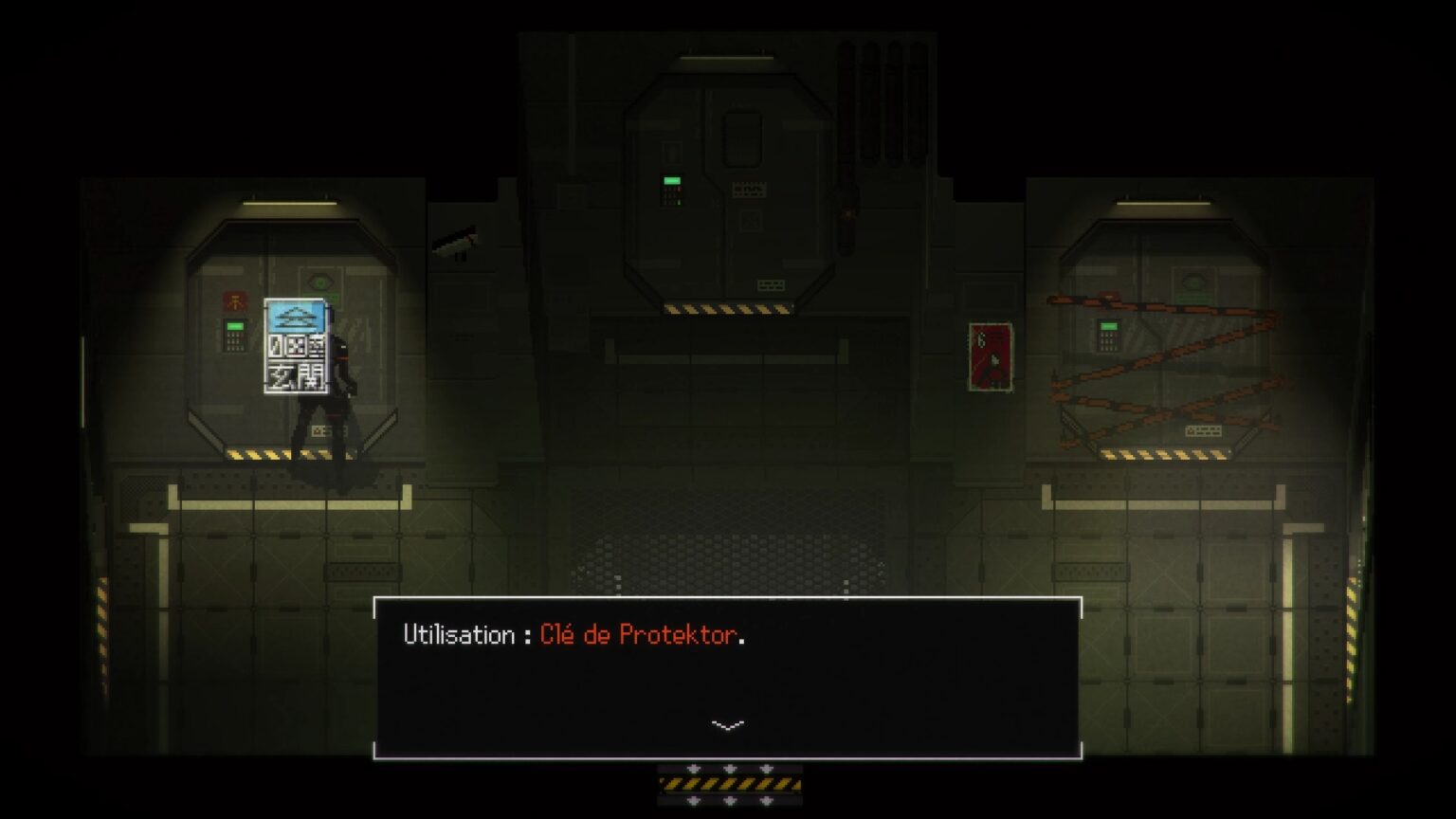1456x819 pixels.
Task: Click the red poster labeled 6 on the wall
Action: click(x=991, y=355)
